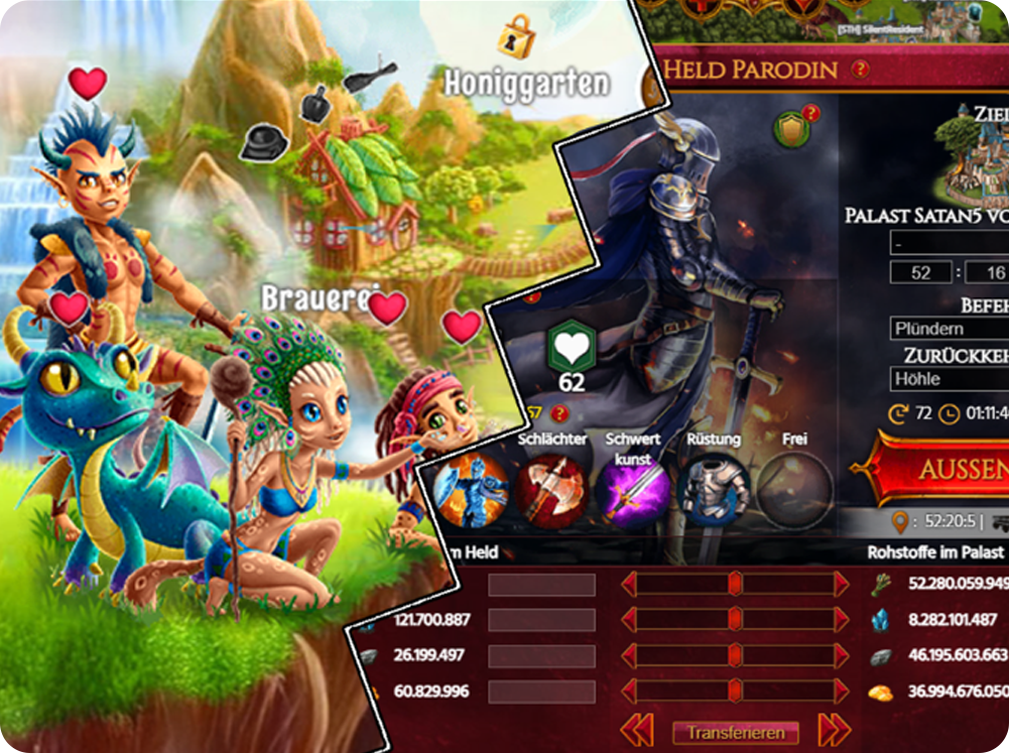Click the Transferieren button

tap(735, 733)
